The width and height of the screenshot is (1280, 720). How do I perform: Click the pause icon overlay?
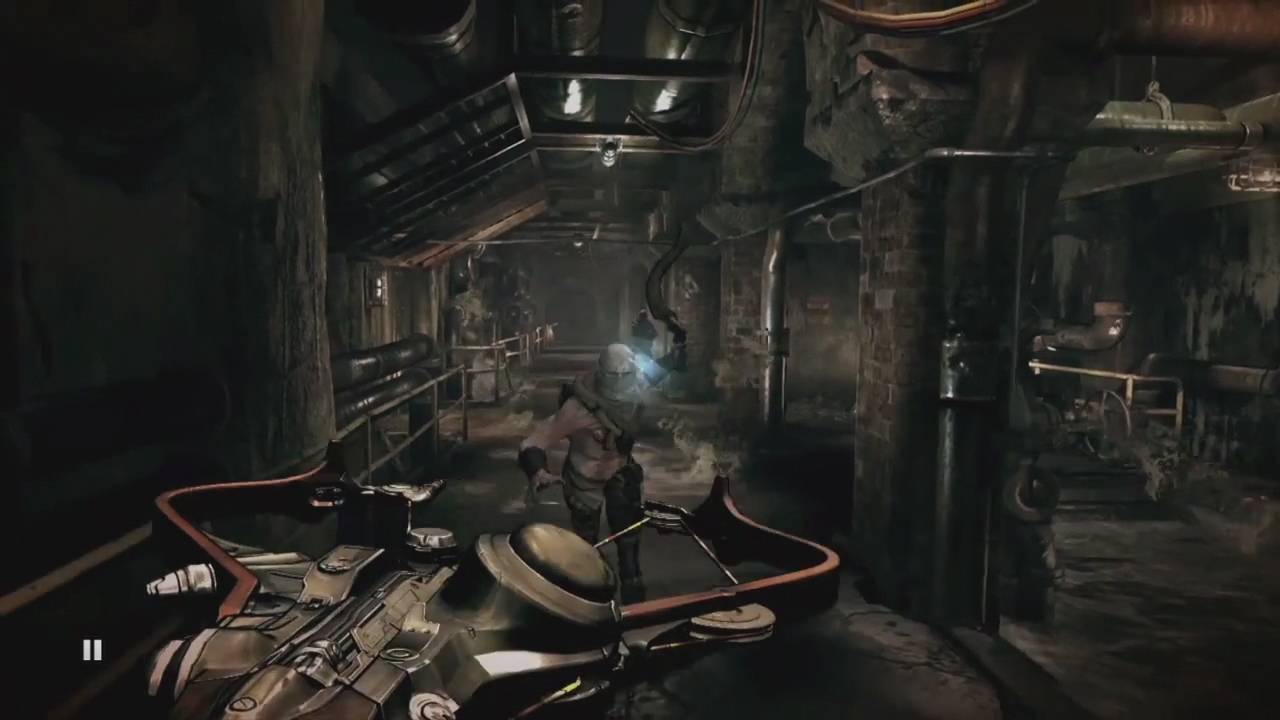tap(92, 650)
